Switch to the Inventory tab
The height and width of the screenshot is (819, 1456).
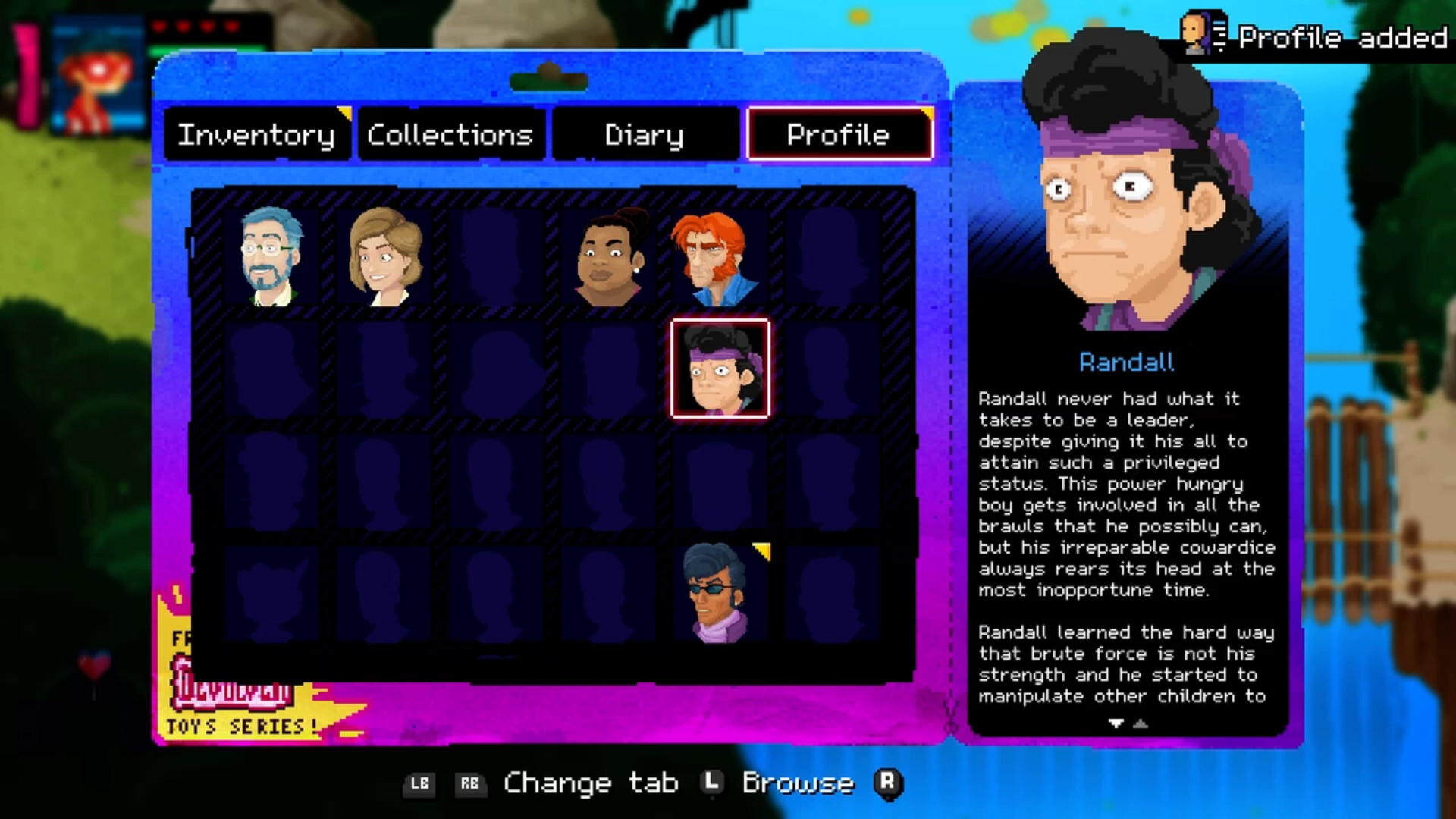[256, 136]
